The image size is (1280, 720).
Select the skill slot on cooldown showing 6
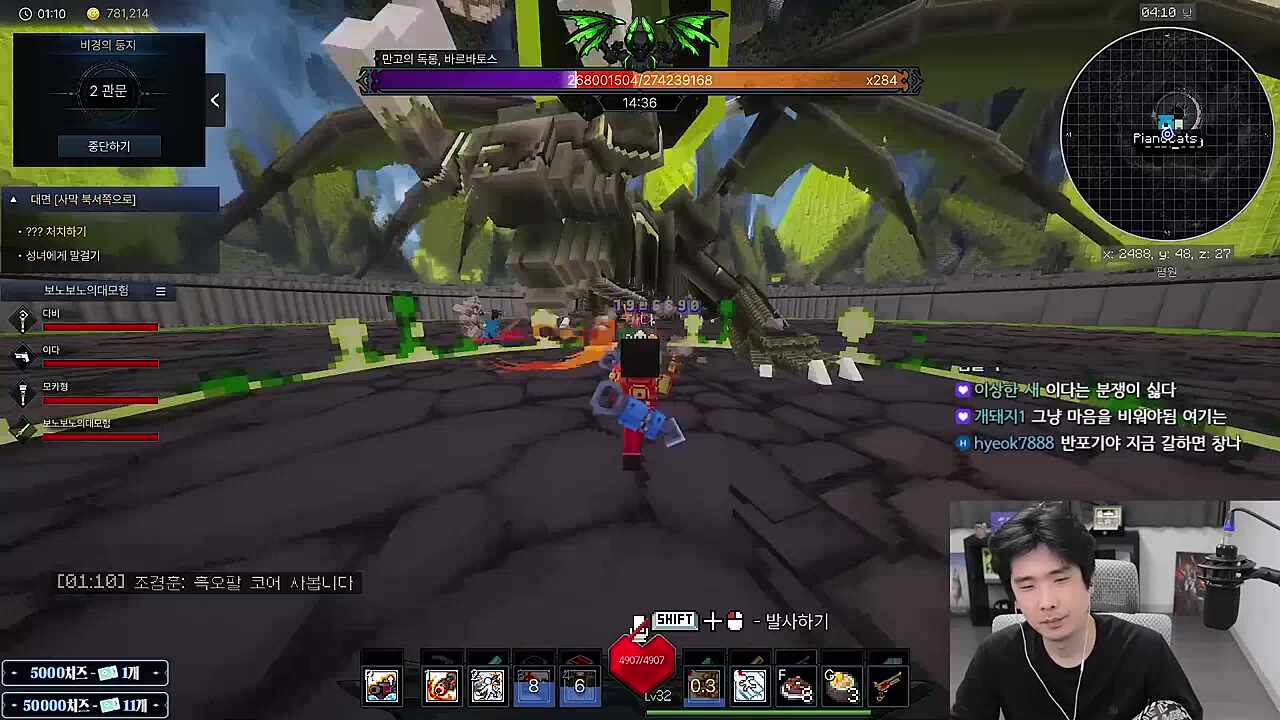[580, 685]
